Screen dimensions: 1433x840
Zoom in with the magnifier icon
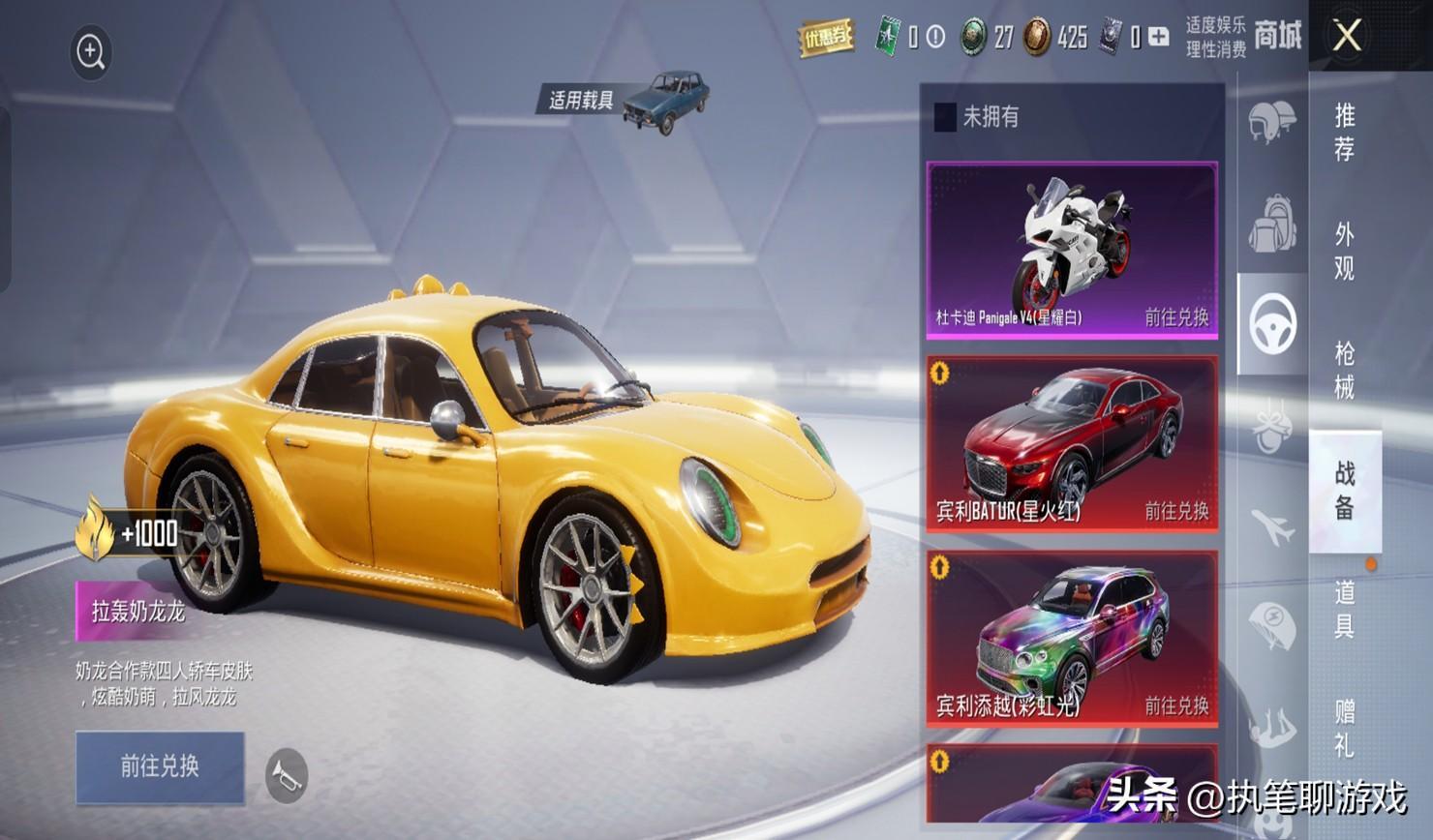tap(91, 52)
